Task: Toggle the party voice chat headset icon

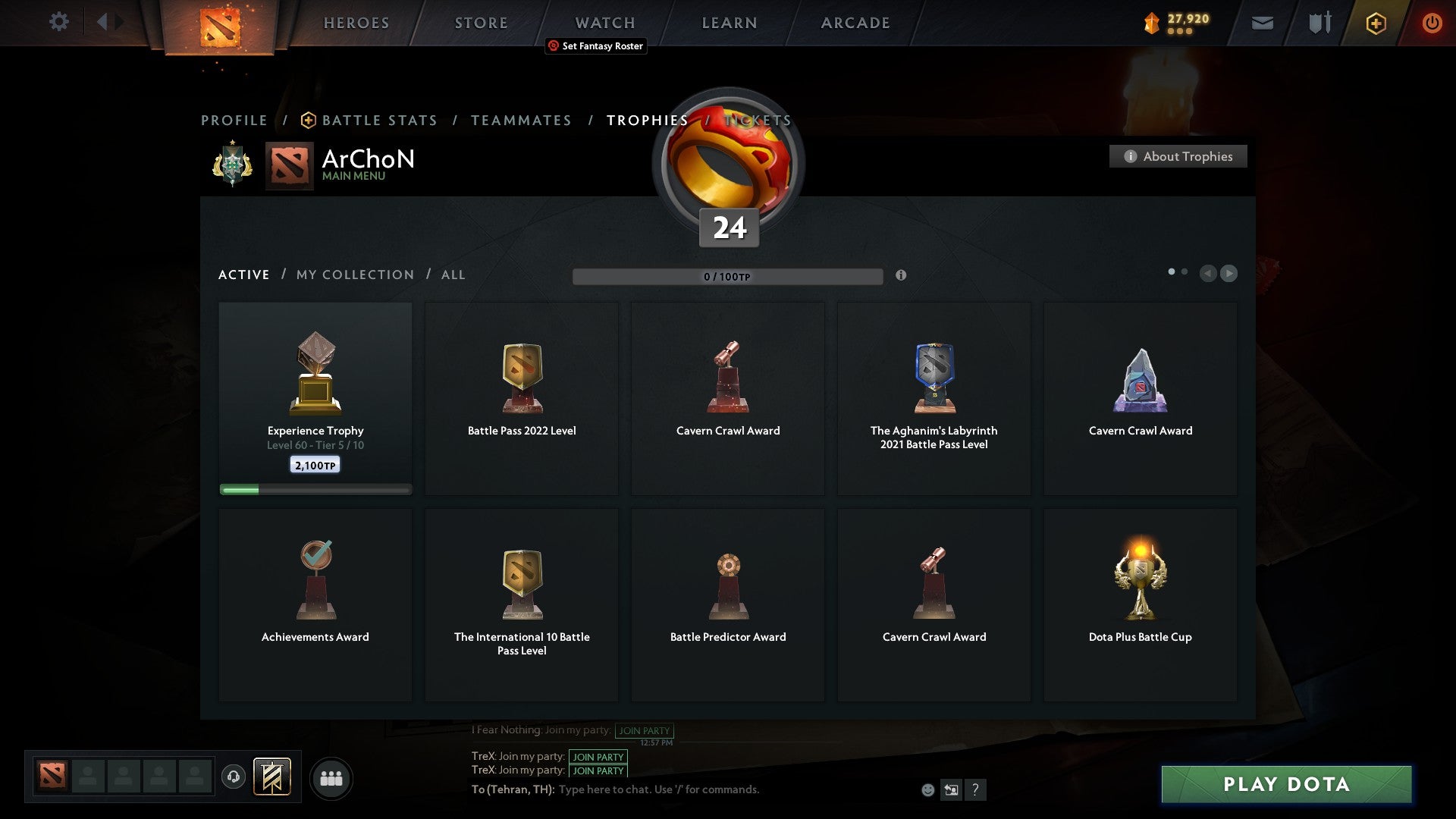Action: coord(234,777)
